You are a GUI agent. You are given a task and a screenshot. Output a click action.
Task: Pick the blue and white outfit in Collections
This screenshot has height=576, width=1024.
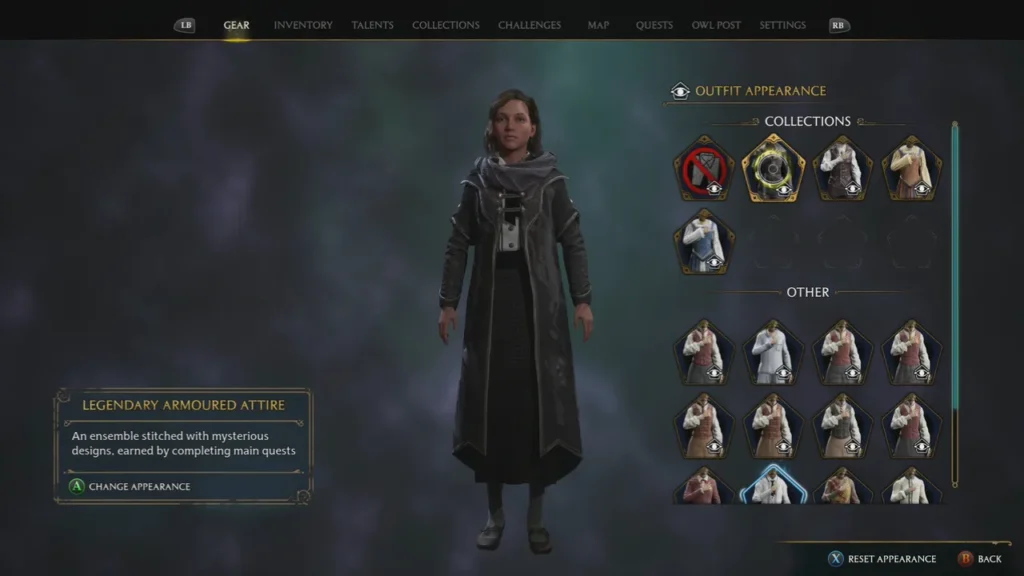pos(703,242)
